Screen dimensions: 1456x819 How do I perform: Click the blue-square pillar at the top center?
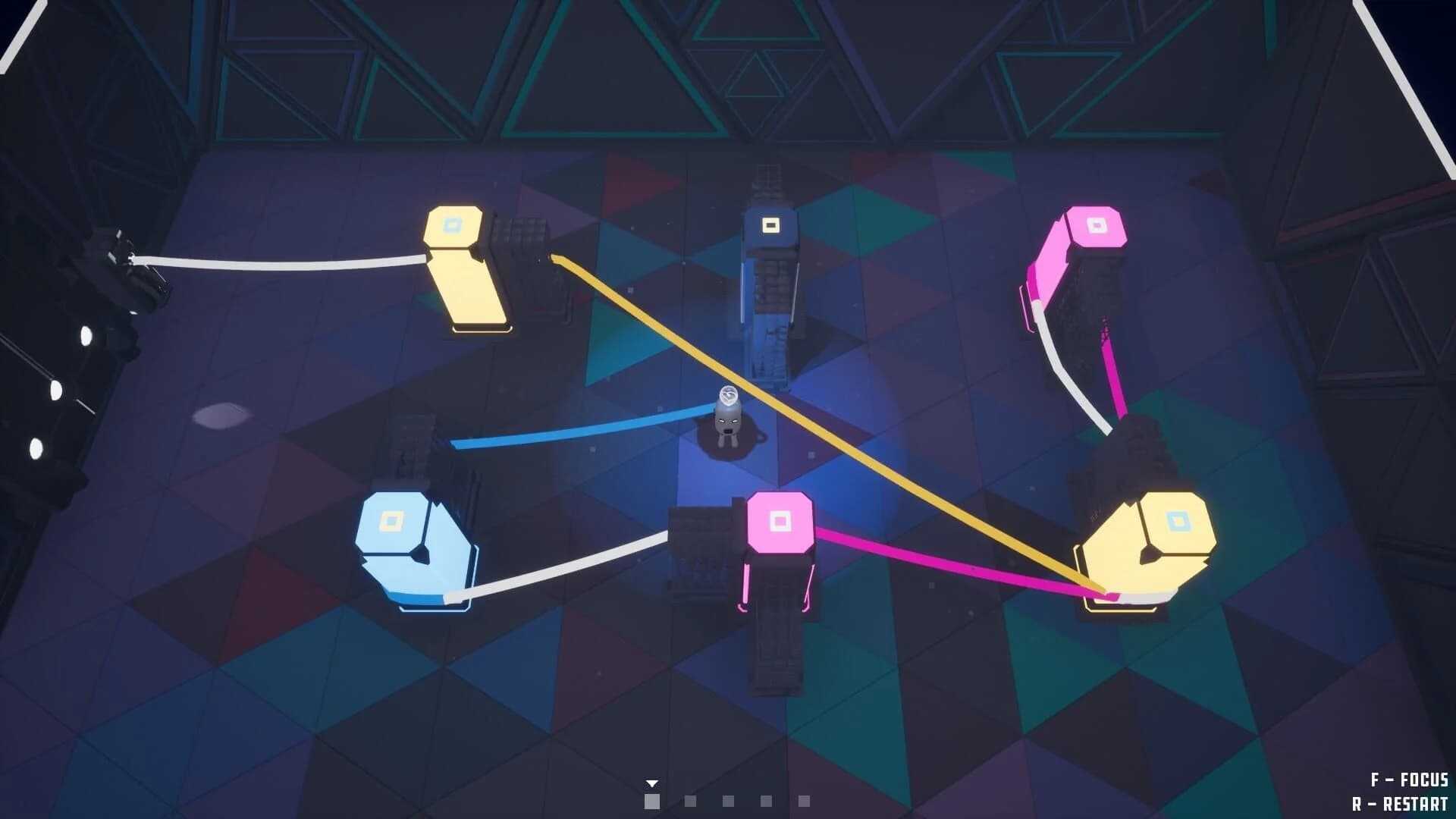(x=770, y=224)
